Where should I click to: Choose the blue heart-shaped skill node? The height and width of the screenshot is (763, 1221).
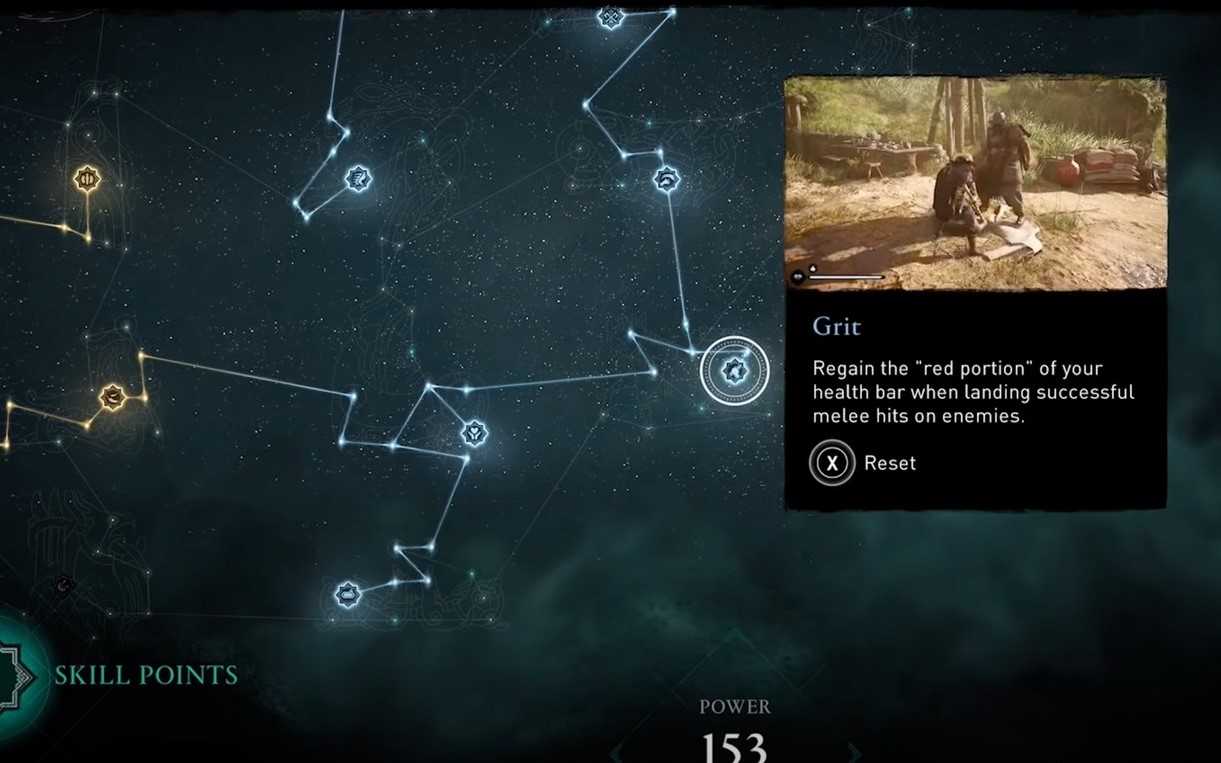point(474,433)
